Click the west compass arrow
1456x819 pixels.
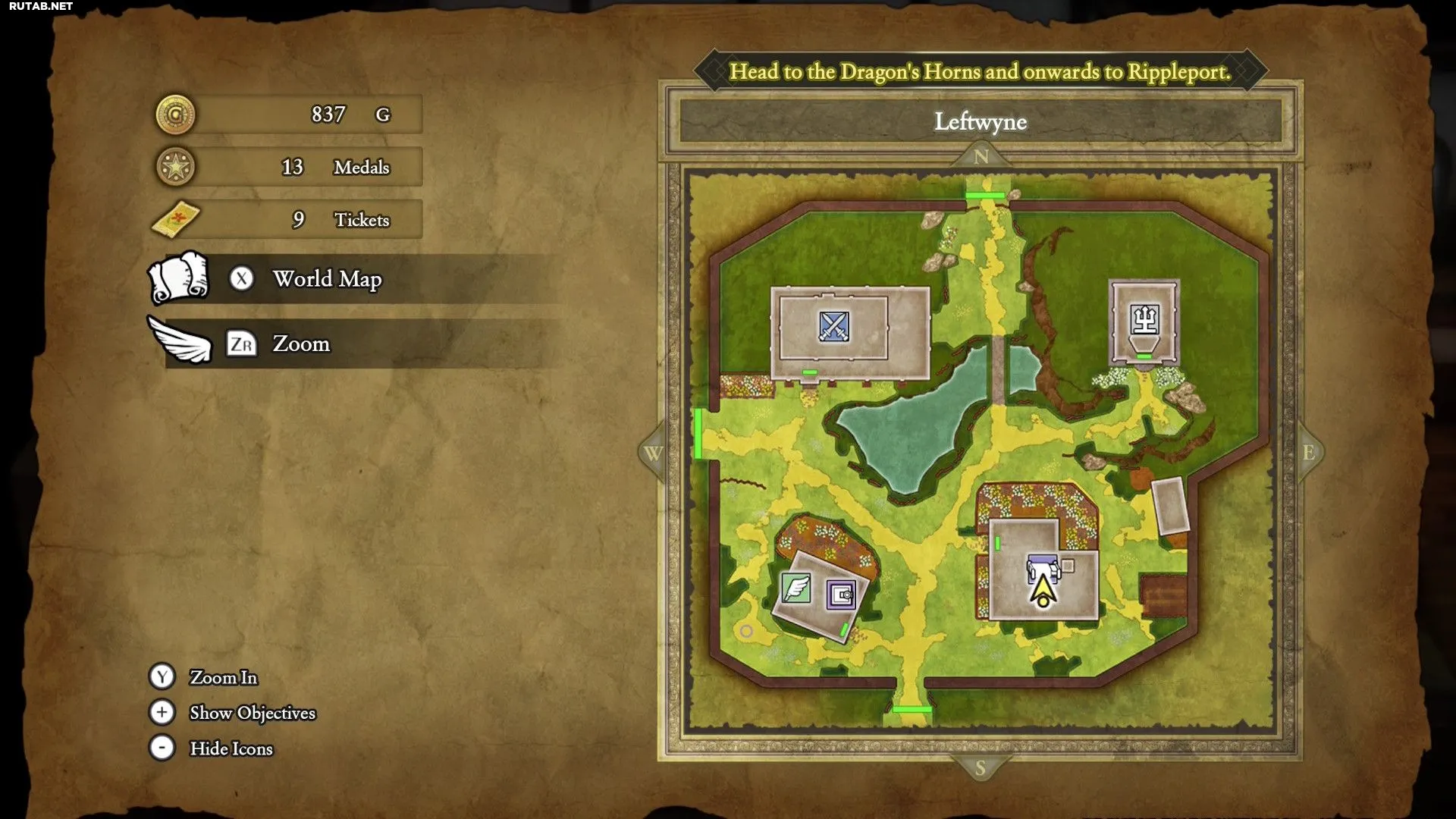point(652,453)
